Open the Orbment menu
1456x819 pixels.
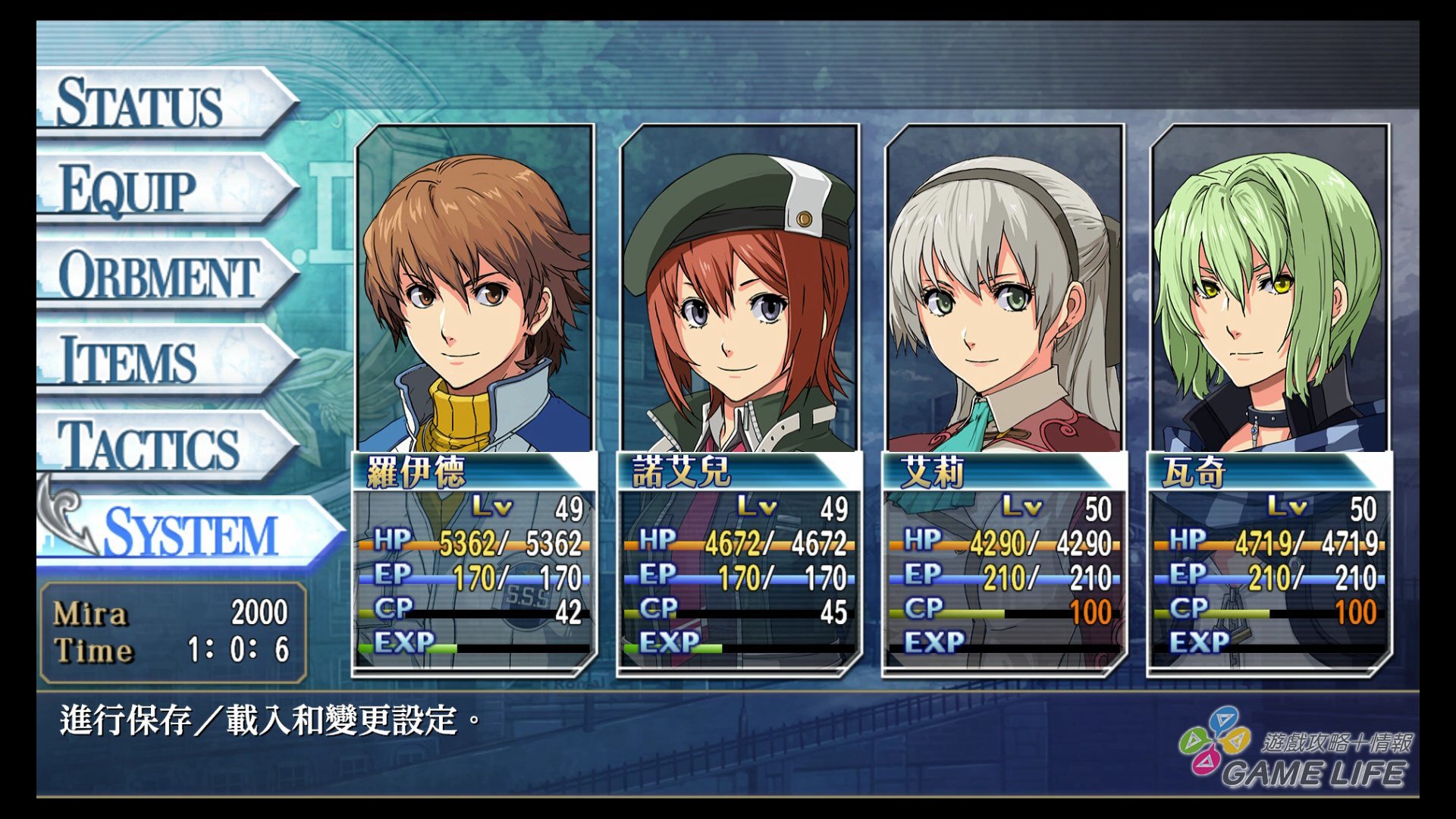click(x=159, y=275)
